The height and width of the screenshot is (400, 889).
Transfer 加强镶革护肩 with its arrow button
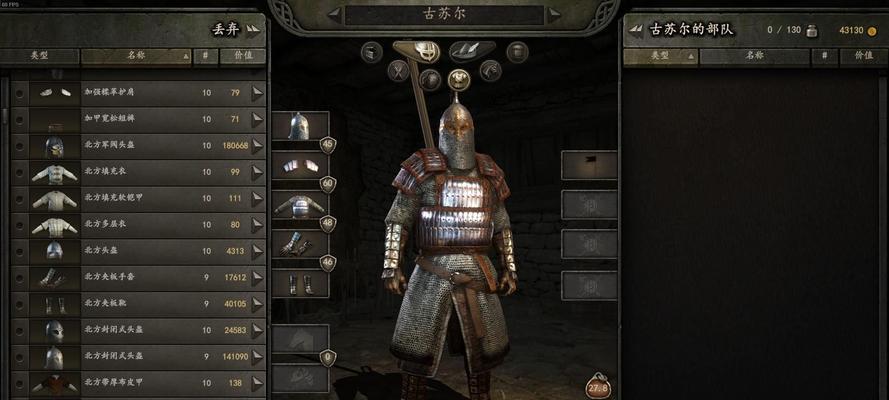click(258, 92)
